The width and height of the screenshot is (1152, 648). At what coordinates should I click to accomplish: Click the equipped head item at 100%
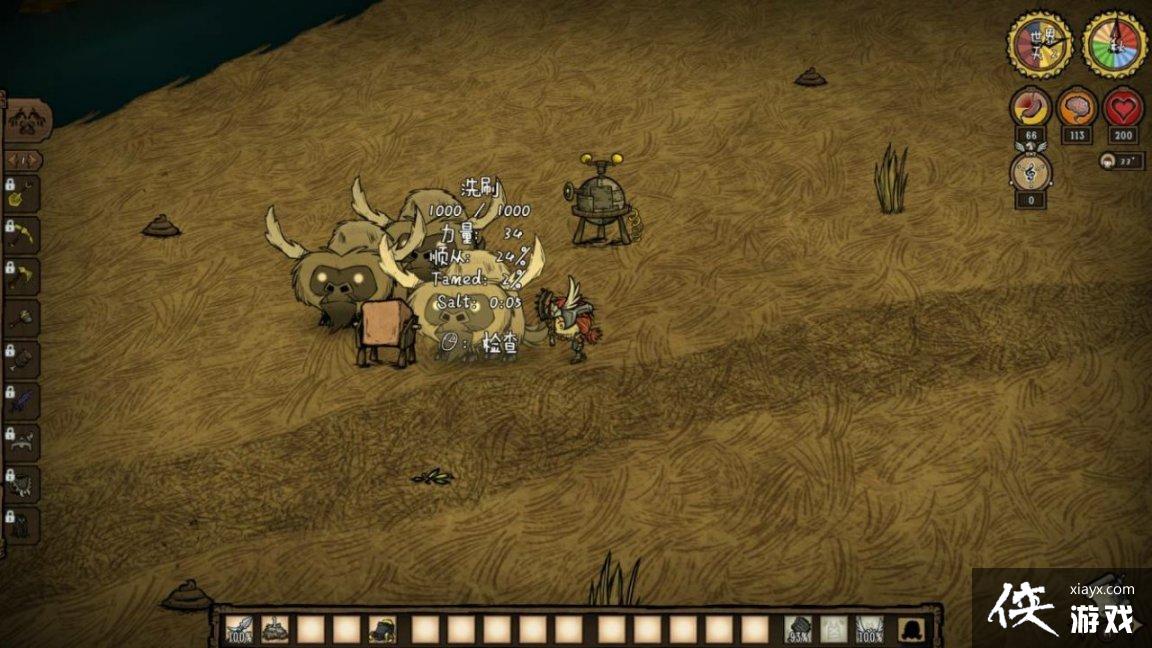[x=870, y=629]
